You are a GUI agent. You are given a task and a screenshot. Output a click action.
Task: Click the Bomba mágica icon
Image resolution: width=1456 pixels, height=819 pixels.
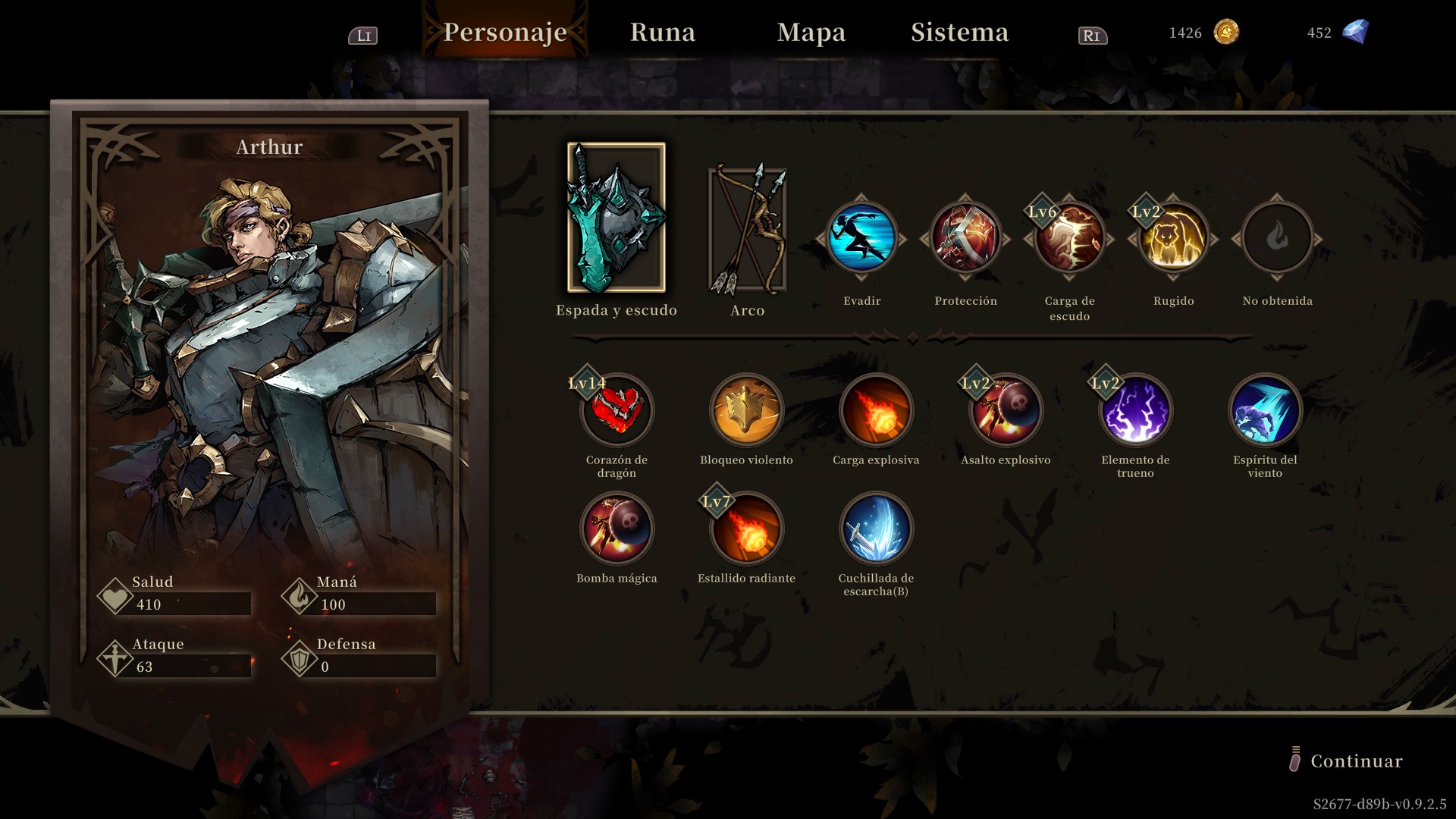point(617,529)
